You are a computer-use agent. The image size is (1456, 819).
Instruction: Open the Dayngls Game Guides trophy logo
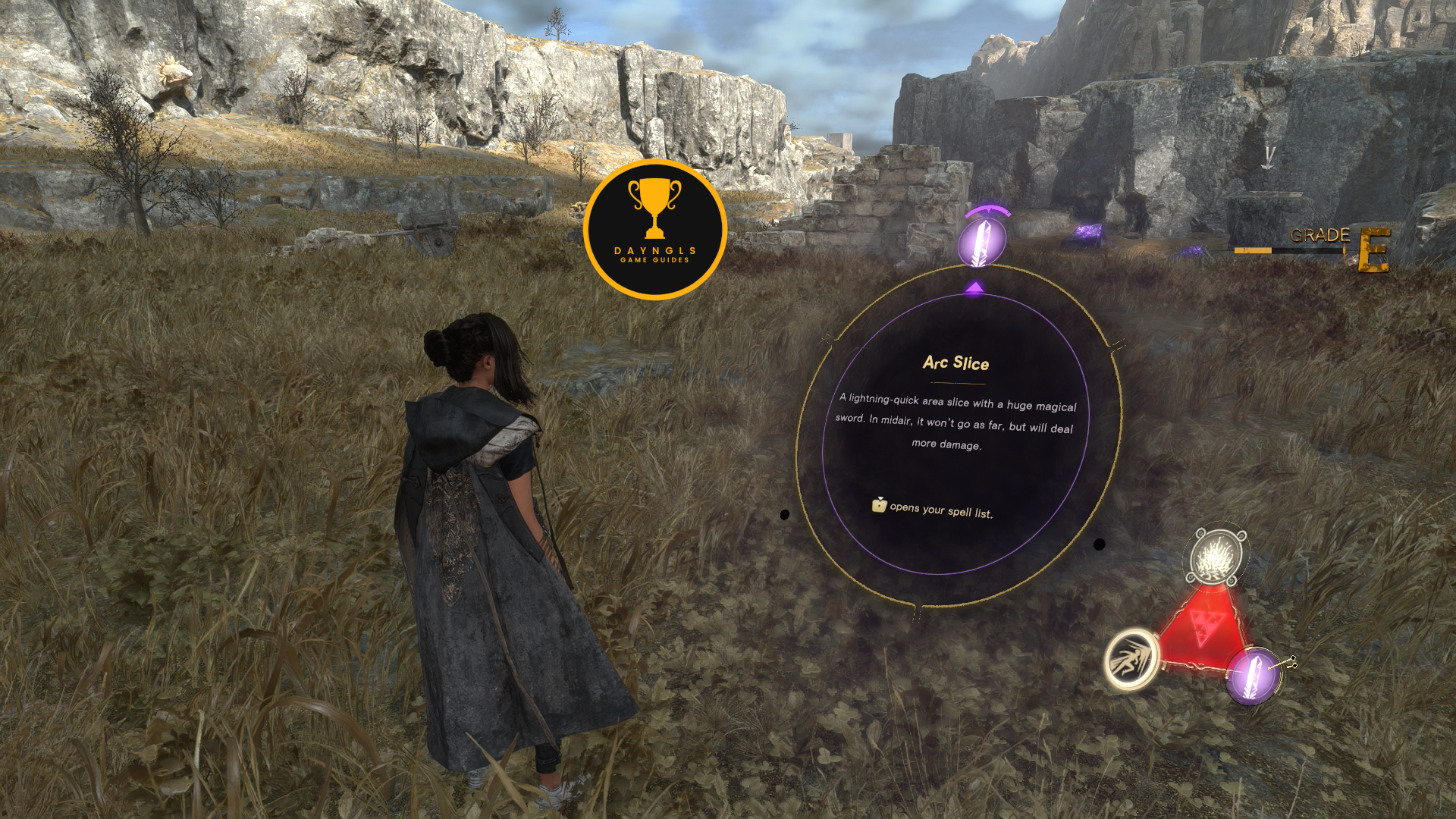coord(655,229)
